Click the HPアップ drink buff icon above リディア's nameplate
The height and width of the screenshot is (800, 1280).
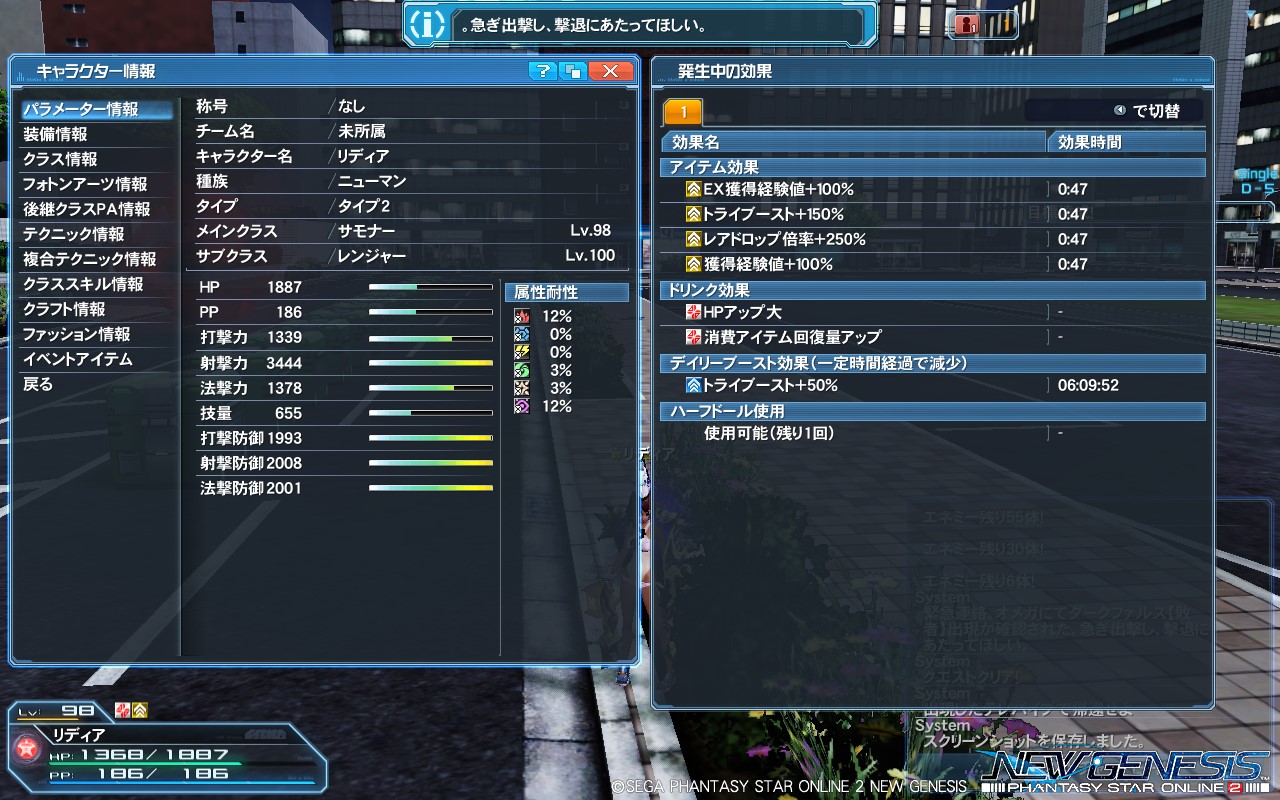(123, 710)
